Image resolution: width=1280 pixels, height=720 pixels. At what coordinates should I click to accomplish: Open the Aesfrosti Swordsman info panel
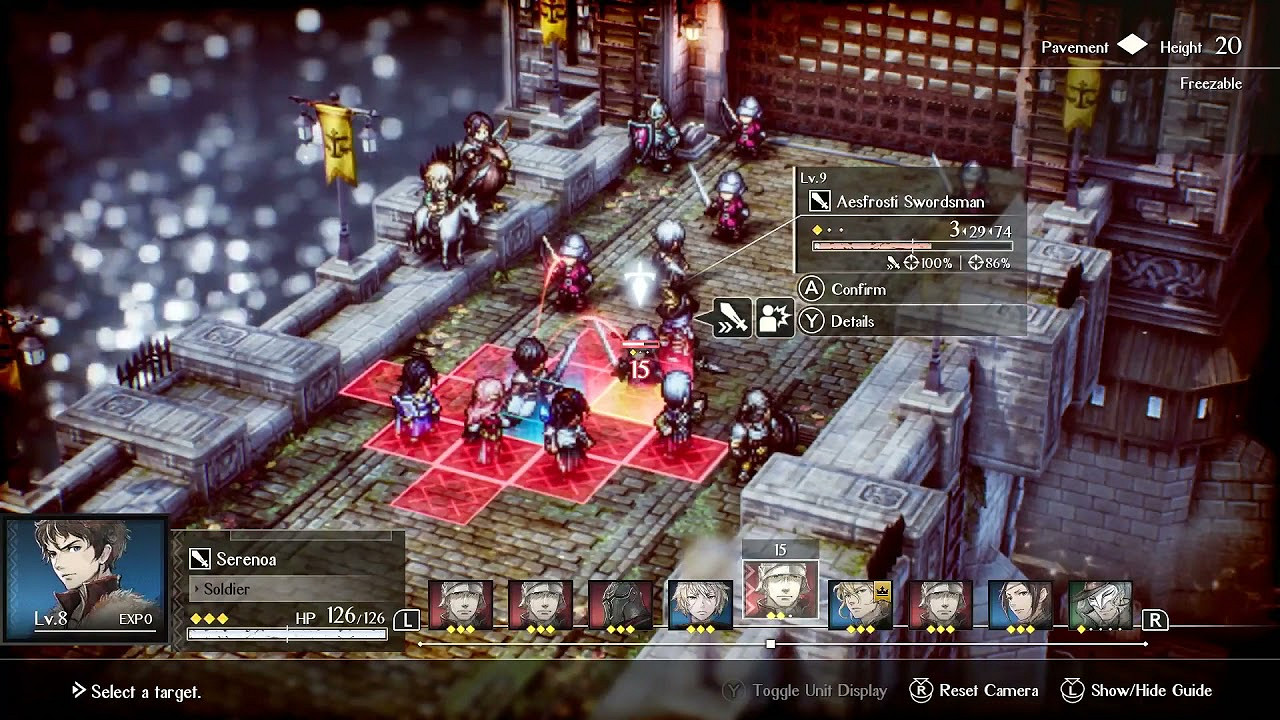click(x=910, y=220)
